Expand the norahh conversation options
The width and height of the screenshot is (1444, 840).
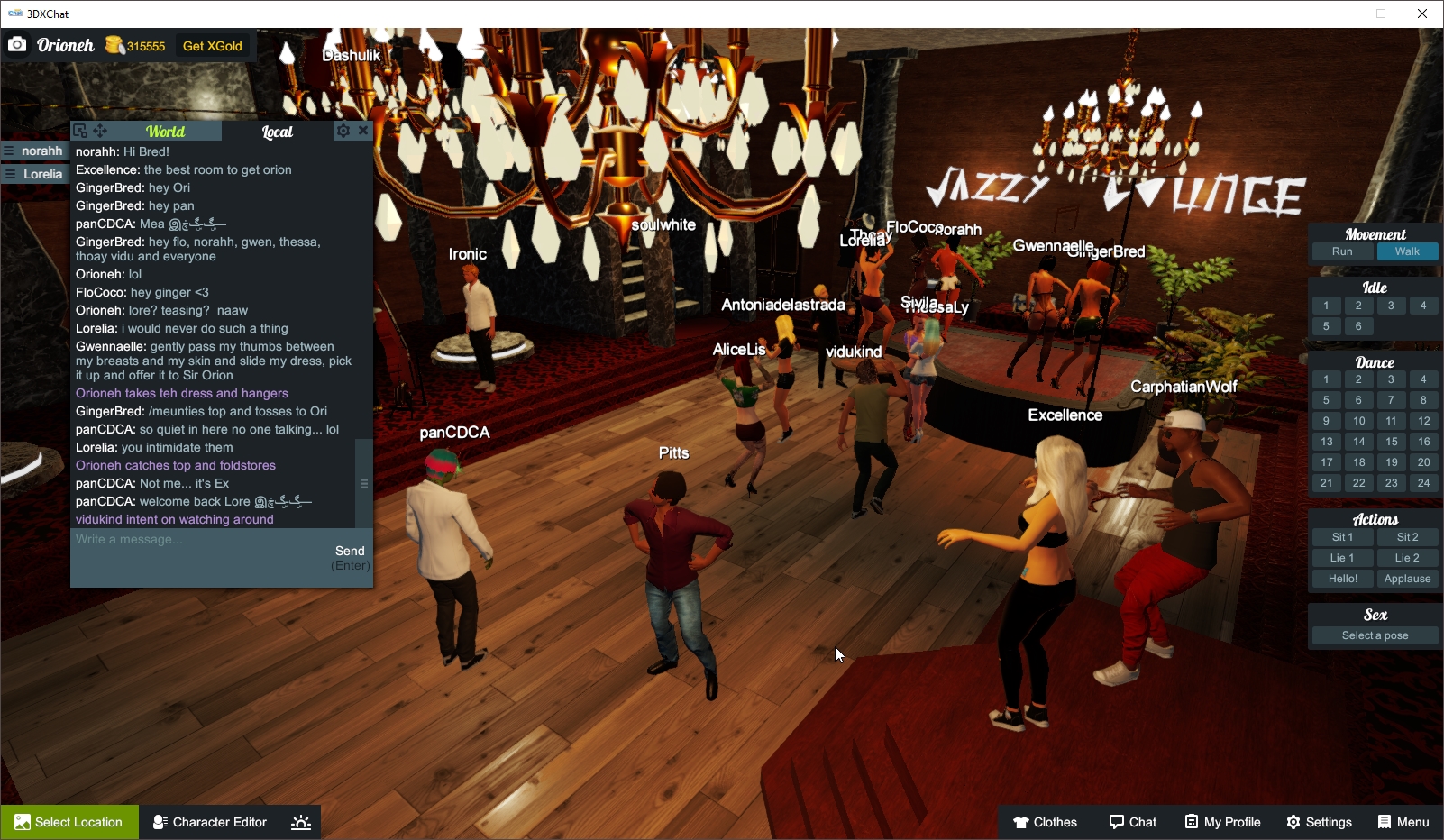pos(11,151)
